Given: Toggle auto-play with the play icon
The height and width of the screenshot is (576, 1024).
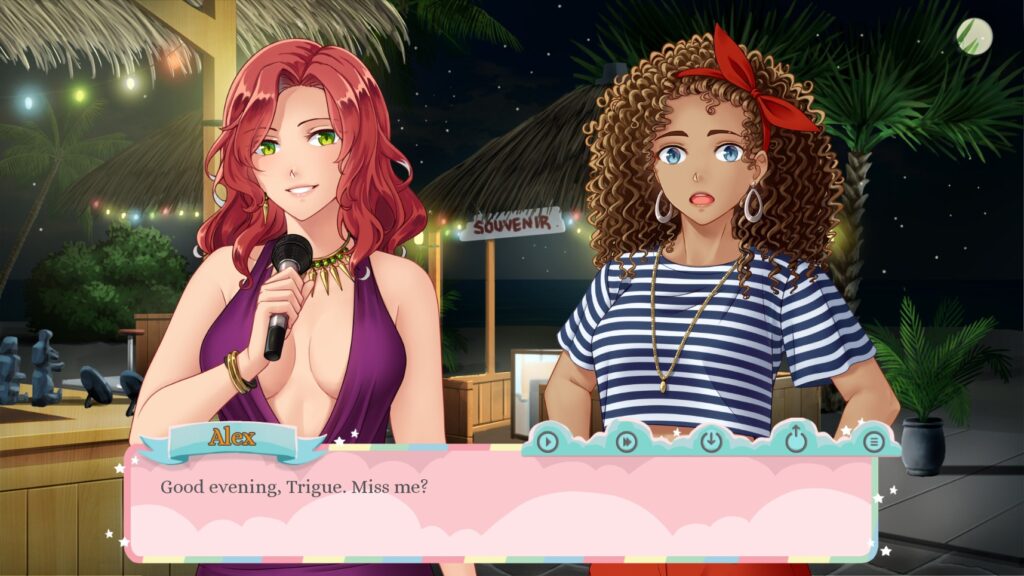Looking at the screenshot, I should point(547,440).
